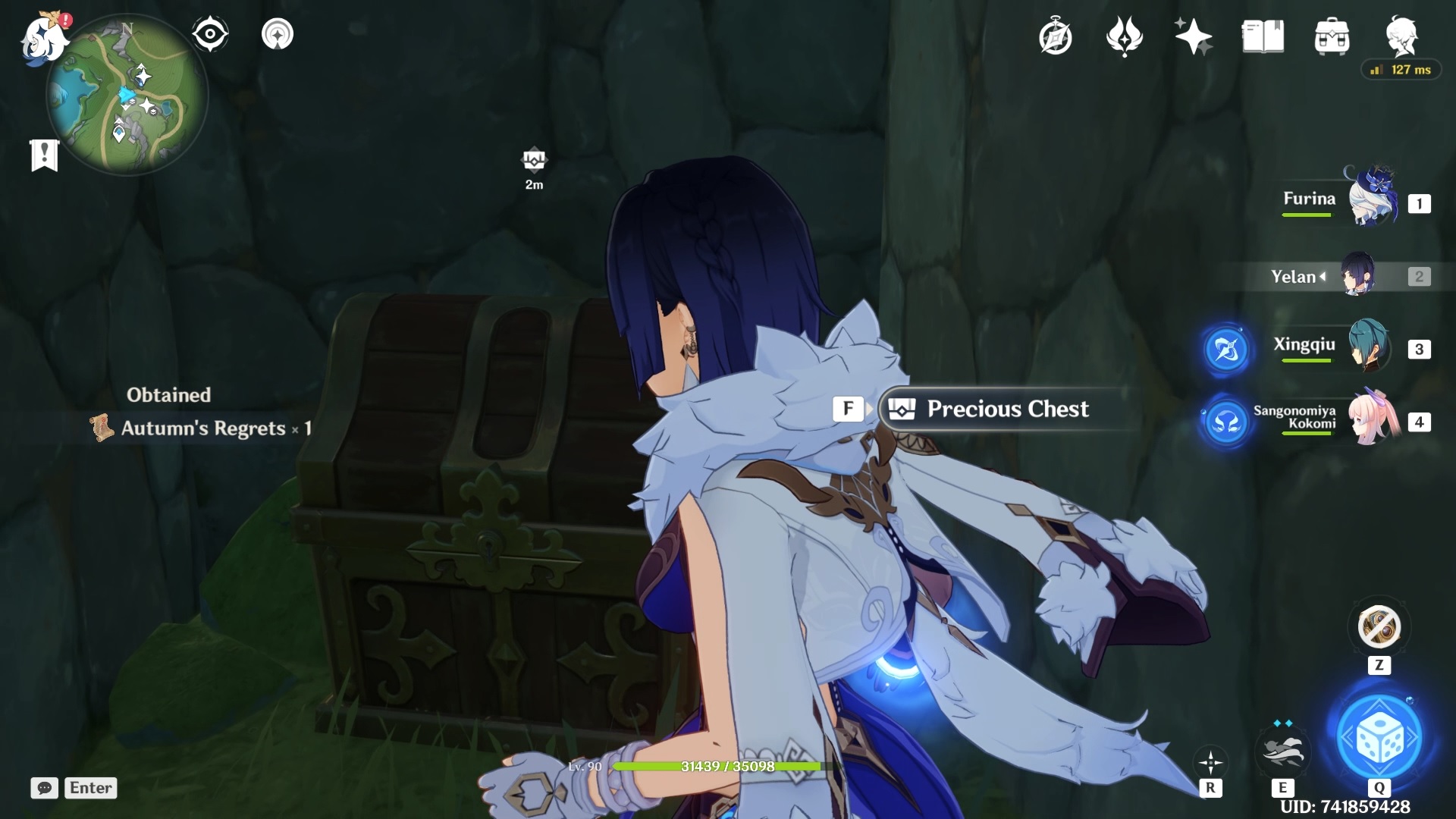The image size is (1456, 819).
Task: Open the compass events icon
Action: point(1055,36)
